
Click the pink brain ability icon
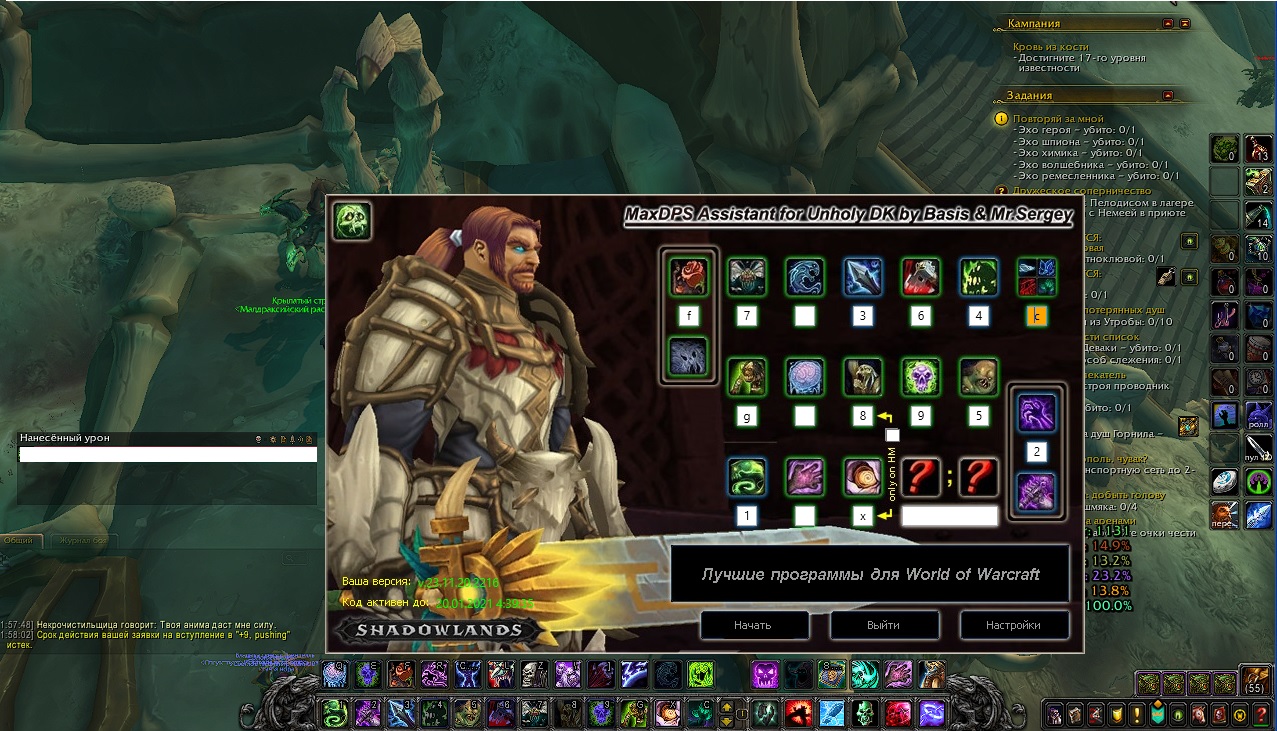tap(804, 376)
